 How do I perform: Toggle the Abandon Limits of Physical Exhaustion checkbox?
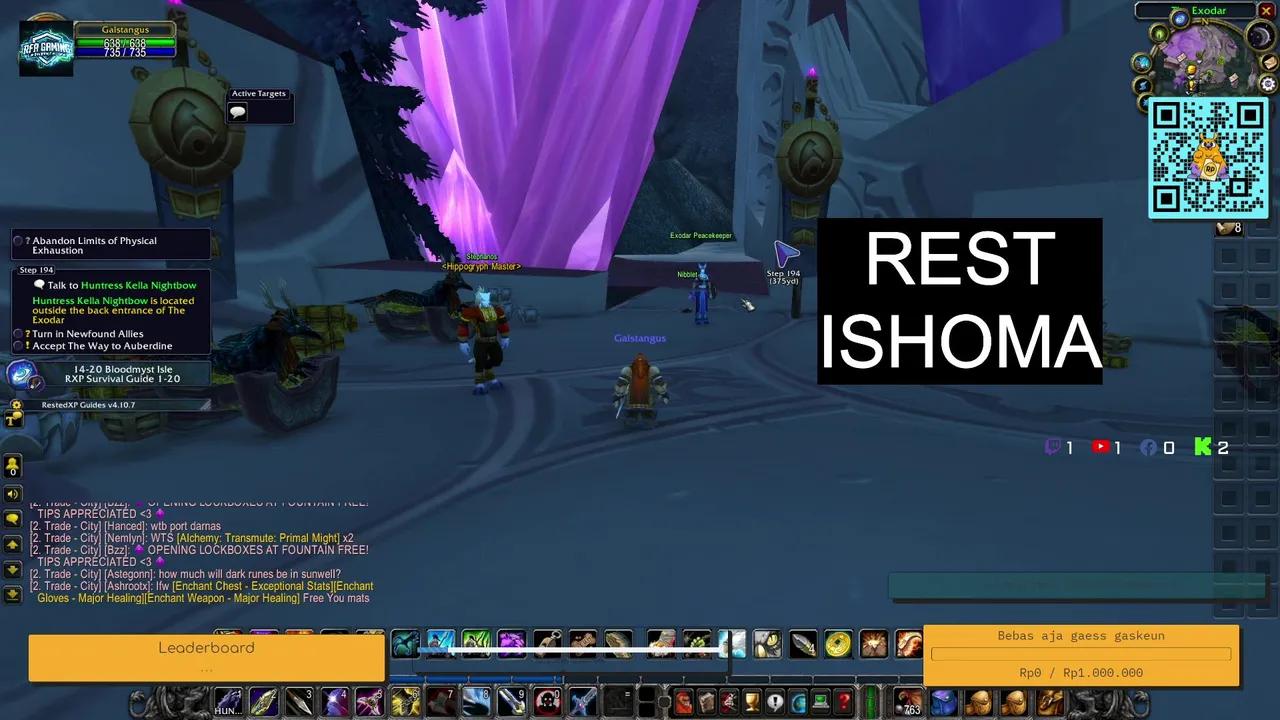[x=16, y=240]
